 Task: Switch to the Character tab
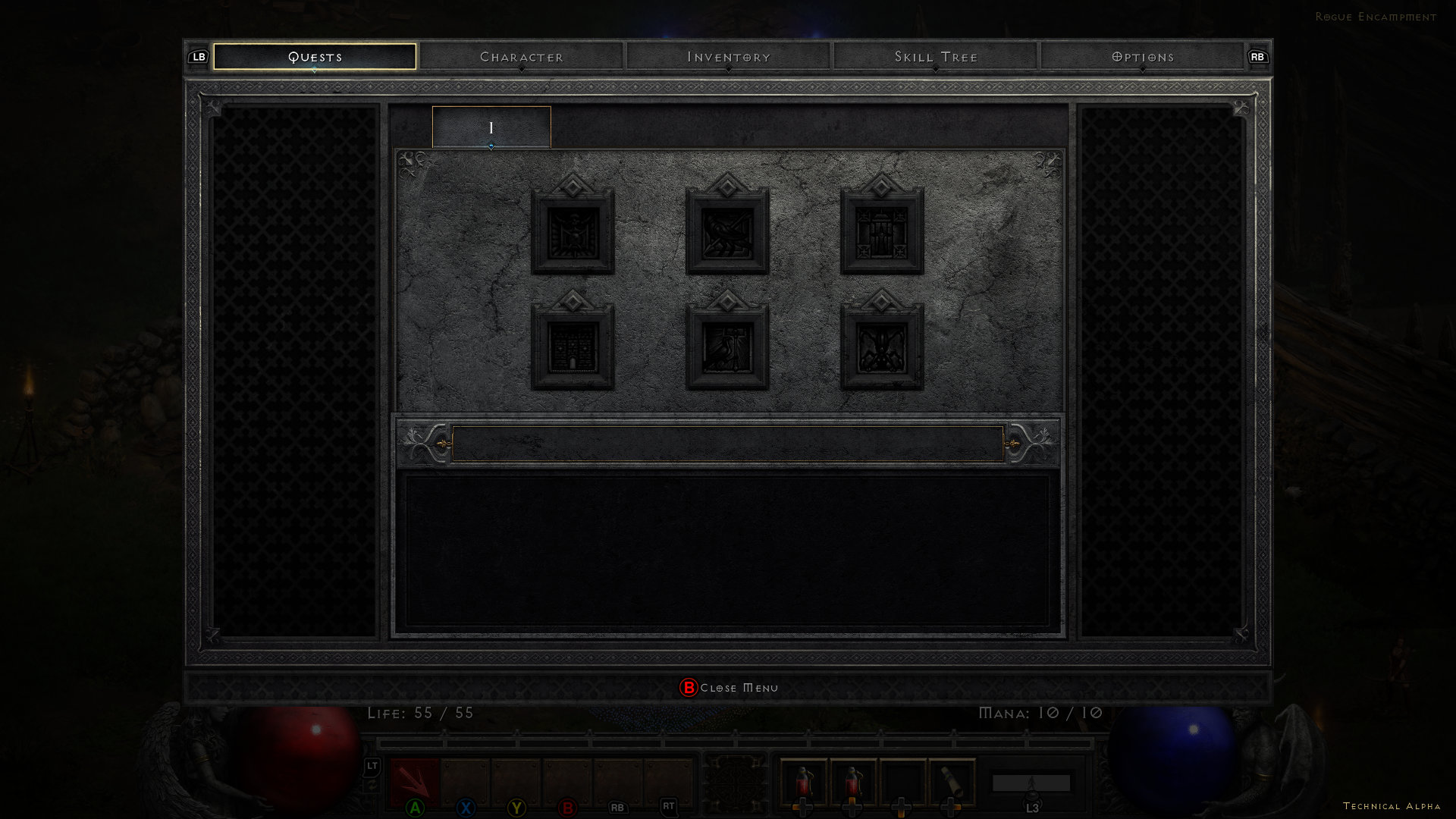(522, 57)
